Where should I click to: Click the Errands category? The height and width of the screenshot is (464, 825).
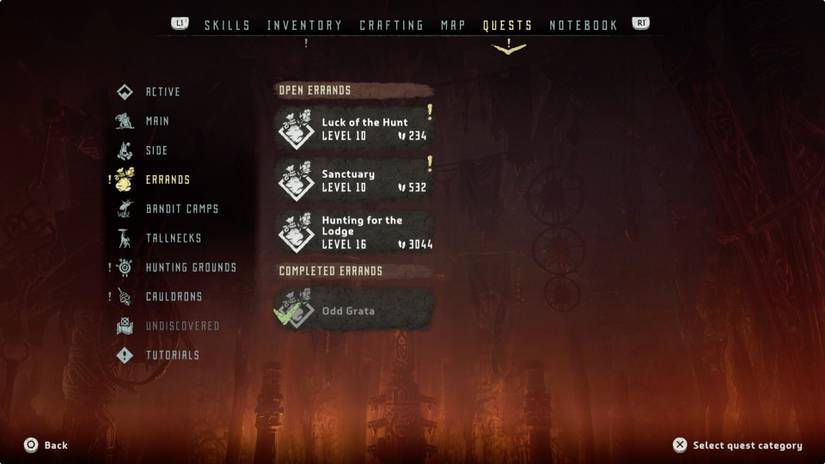(166, 180)
